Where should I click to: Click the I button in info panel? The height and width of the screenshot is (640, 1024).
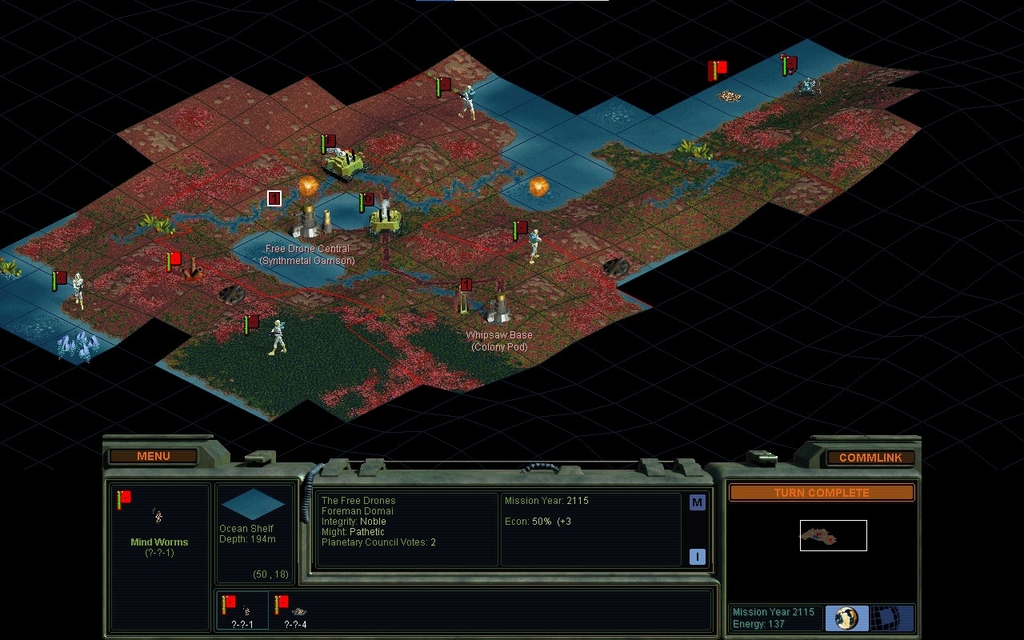697,557
